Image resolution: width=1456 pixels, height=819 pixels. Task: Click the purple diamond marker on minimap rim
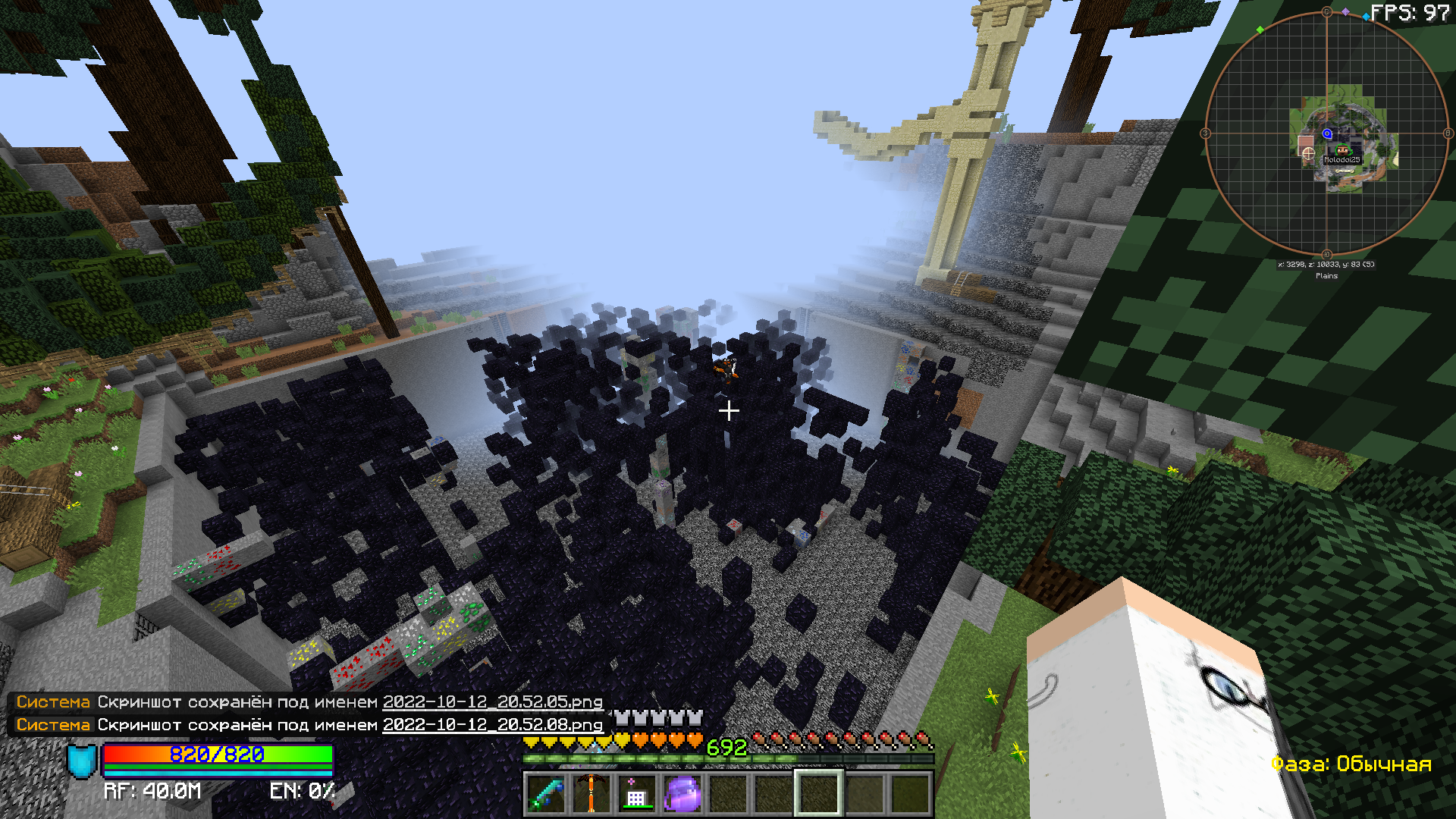click(x=1345, y=11)
